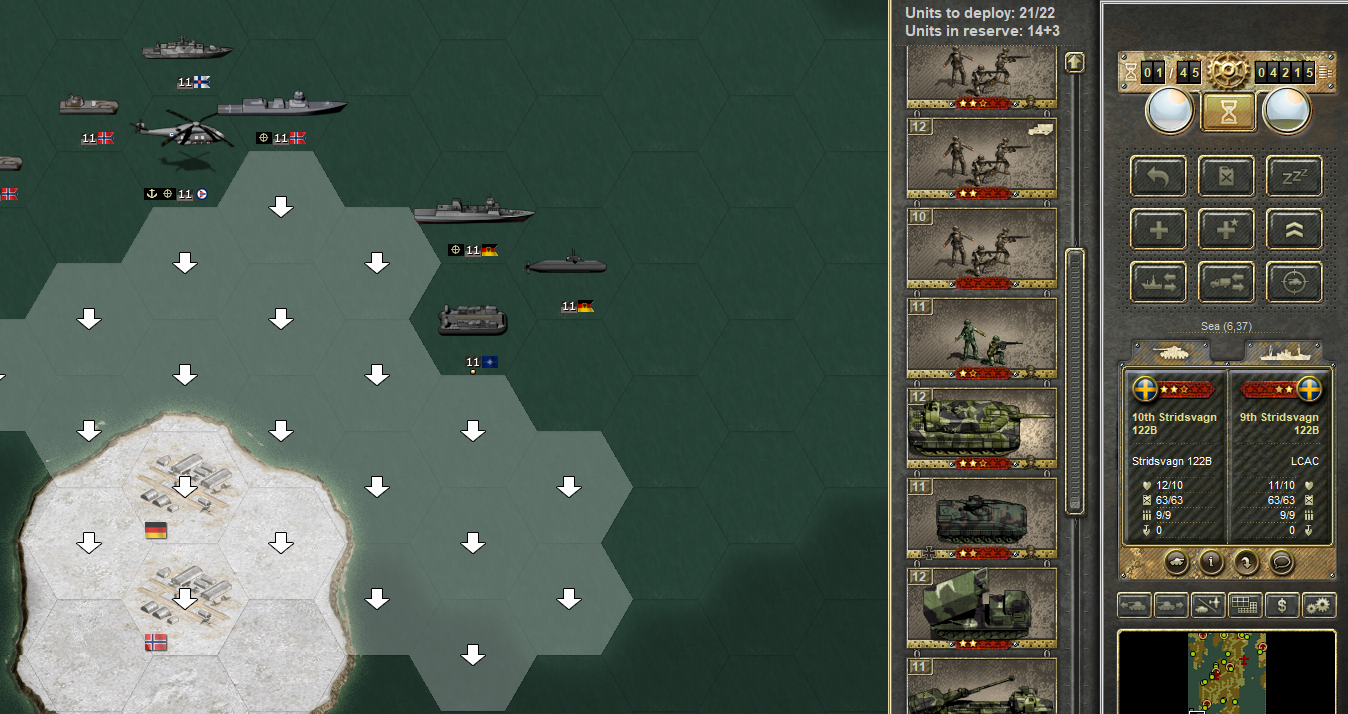Upgrade the unit with the chevrons button

click(x=1294, y=230)
